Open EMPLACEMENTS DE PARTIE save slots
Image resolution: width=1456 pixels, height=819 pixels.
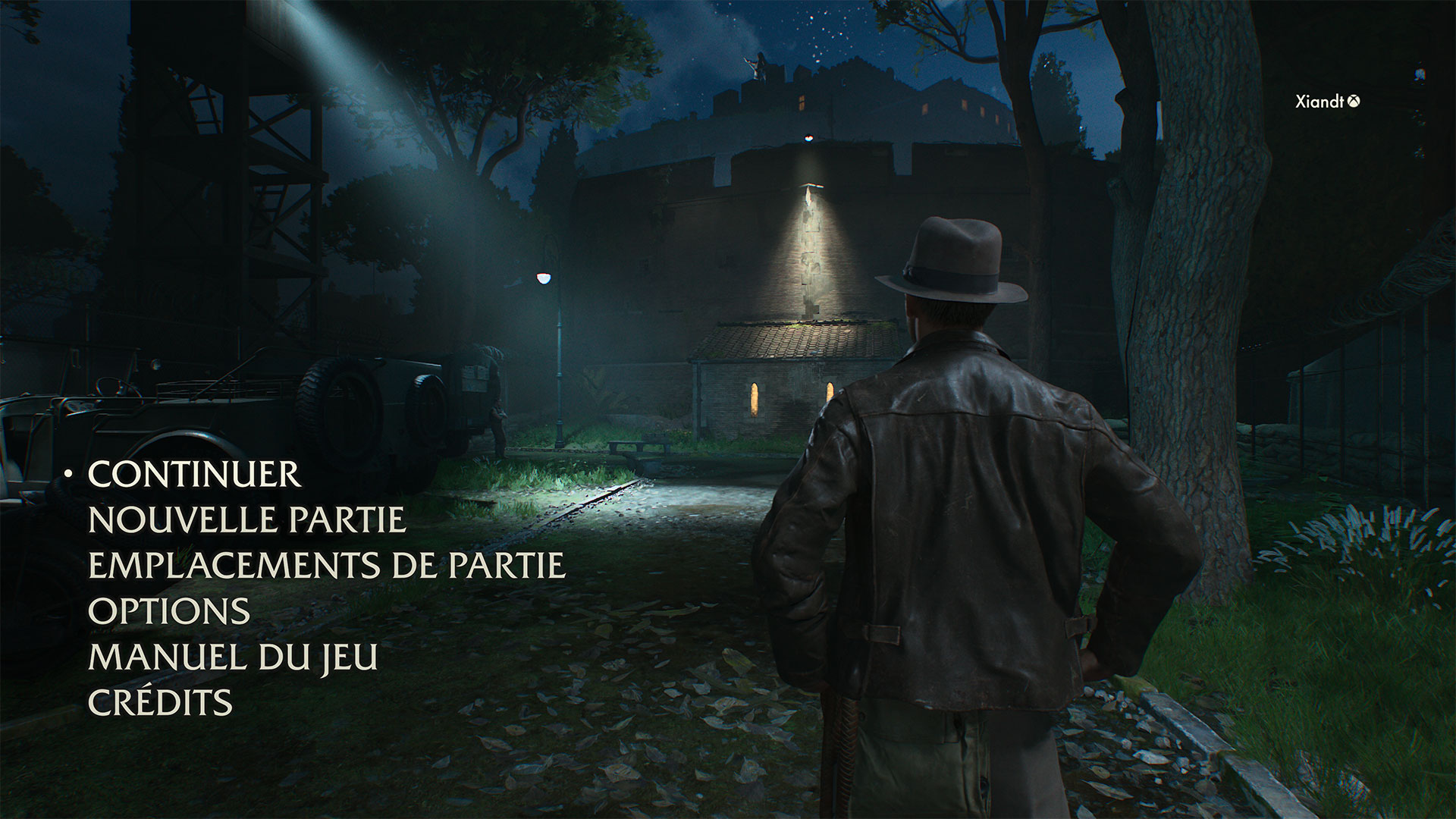(327, 566)
